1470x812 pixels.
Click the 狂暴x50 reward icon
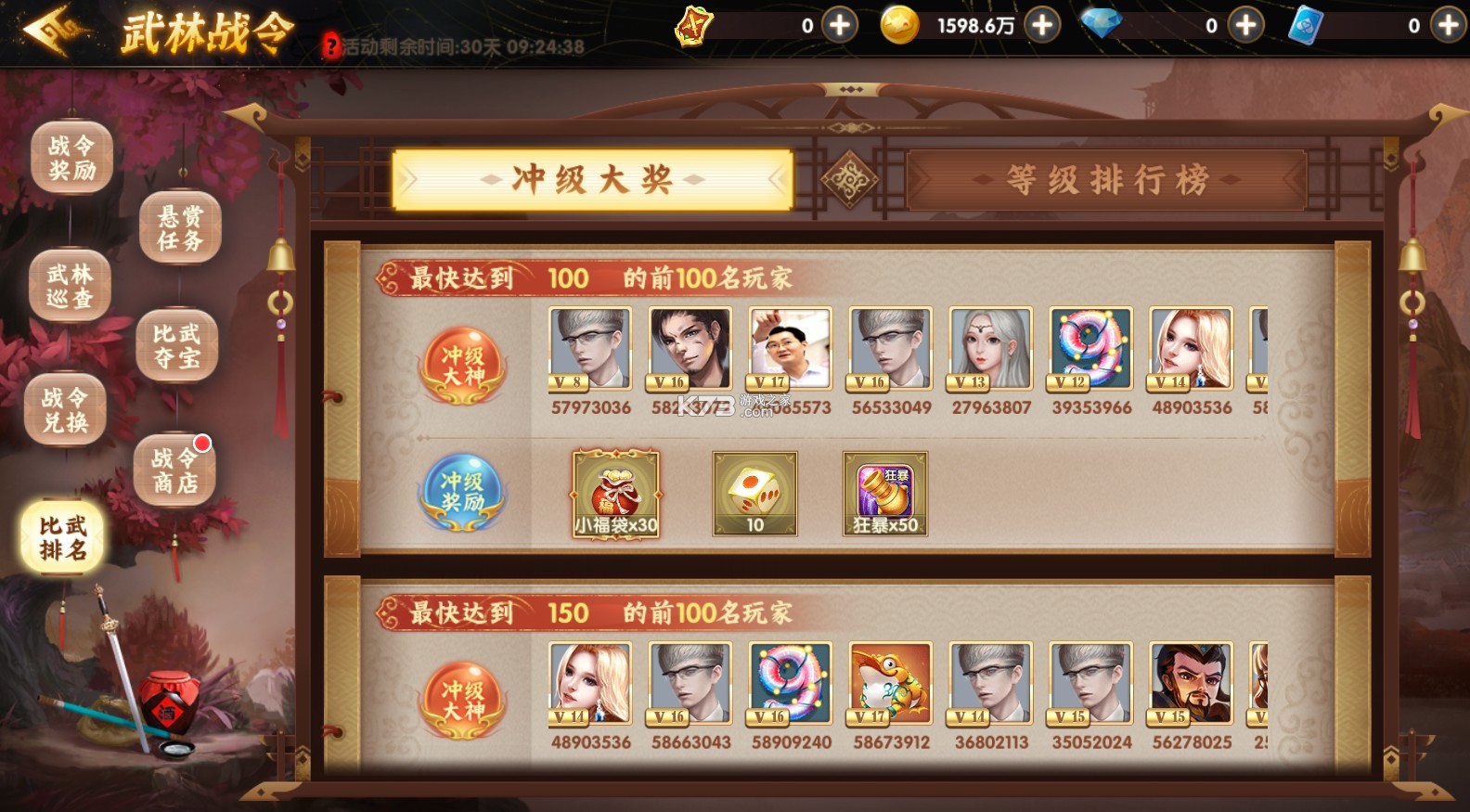point(883,492)
